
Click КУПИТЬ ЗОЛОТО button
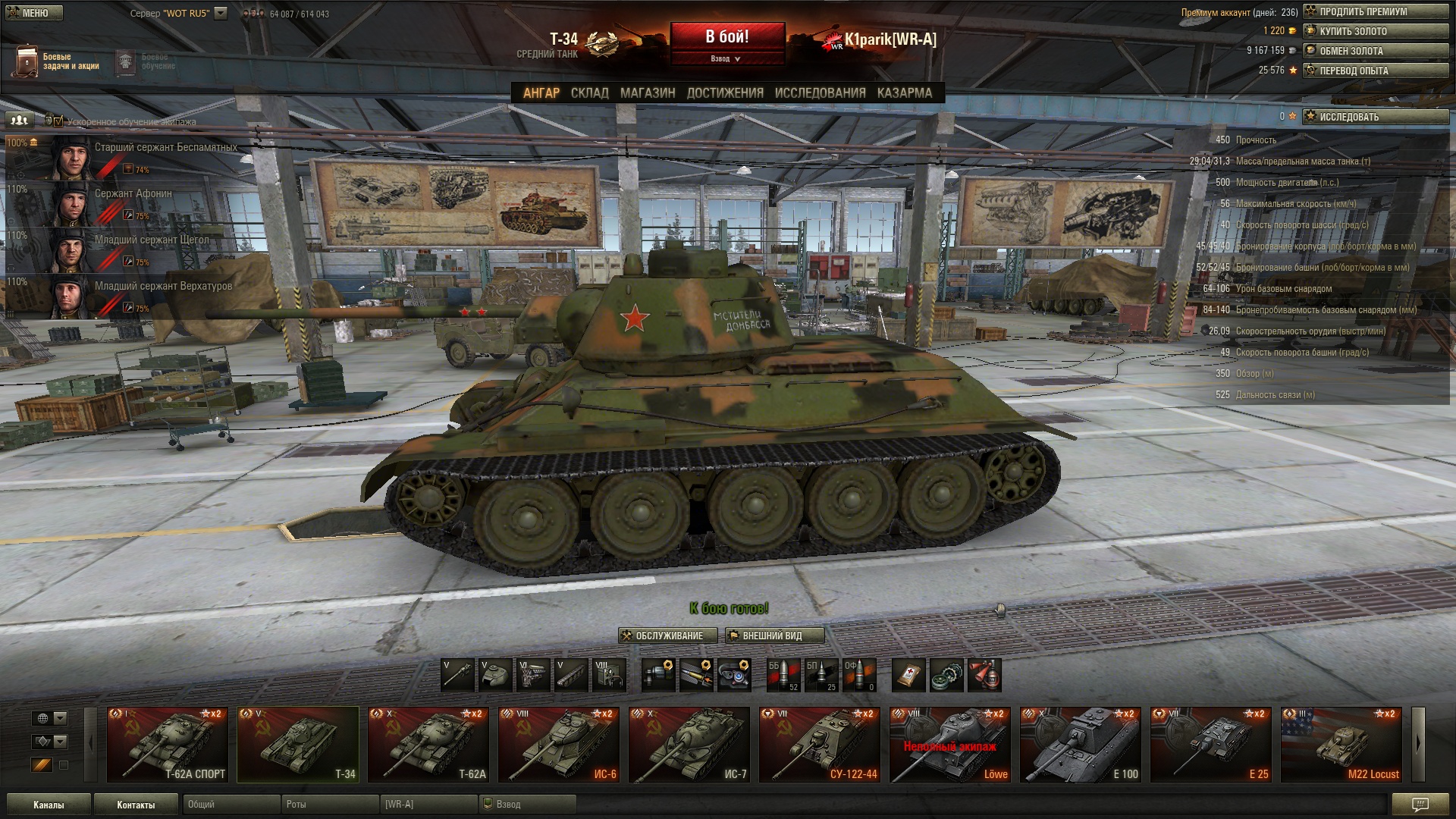[x=1375, y=31]
